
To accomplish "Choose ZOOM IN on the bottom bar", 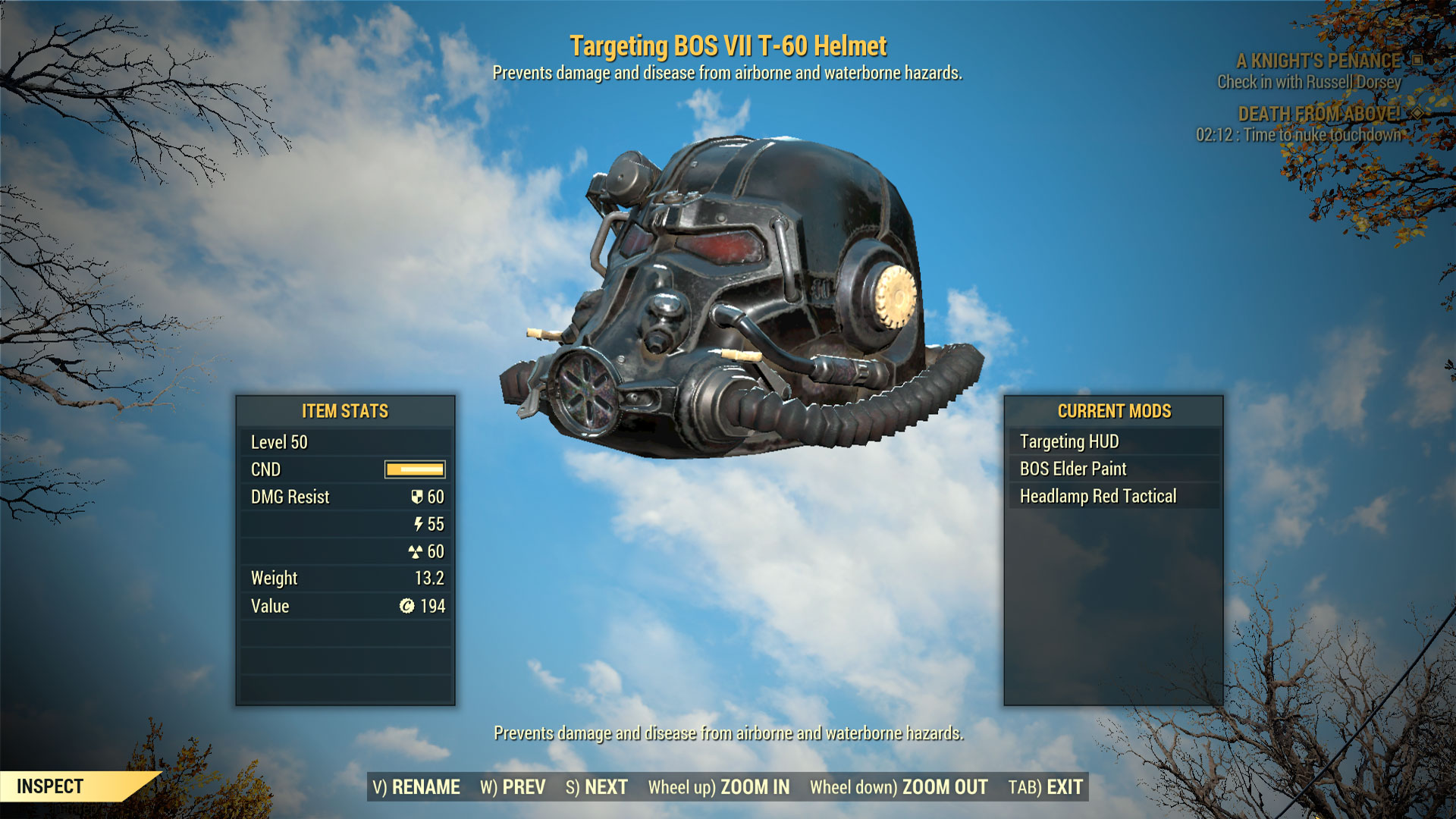I will (x=718, y=787).
